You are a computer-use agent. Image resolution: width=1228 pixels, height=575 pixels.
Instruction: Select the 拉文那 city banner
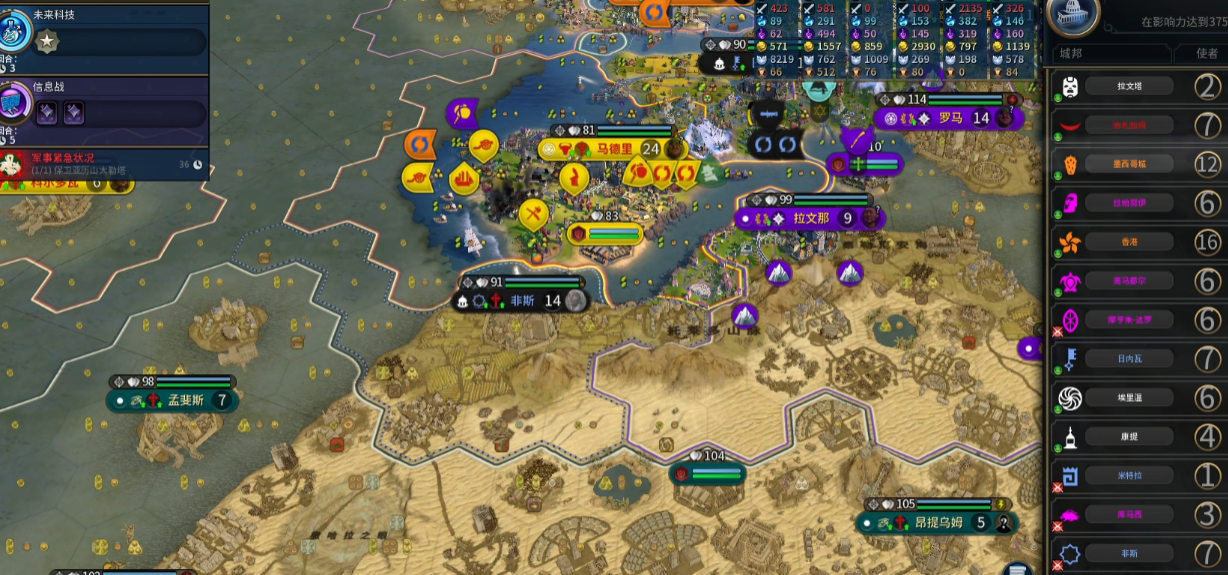tap(811, 218)
